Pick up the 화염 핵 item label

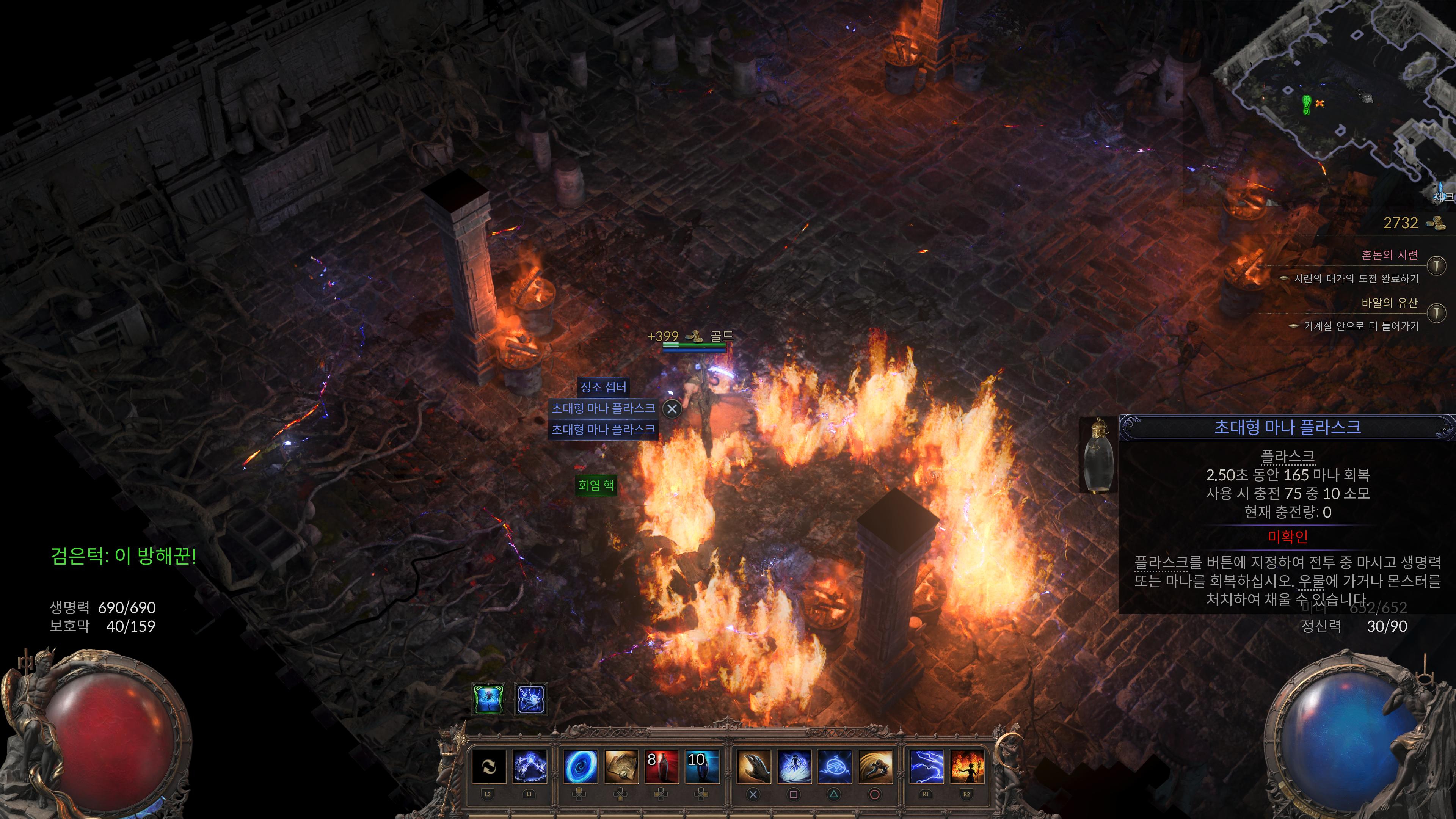596,485
